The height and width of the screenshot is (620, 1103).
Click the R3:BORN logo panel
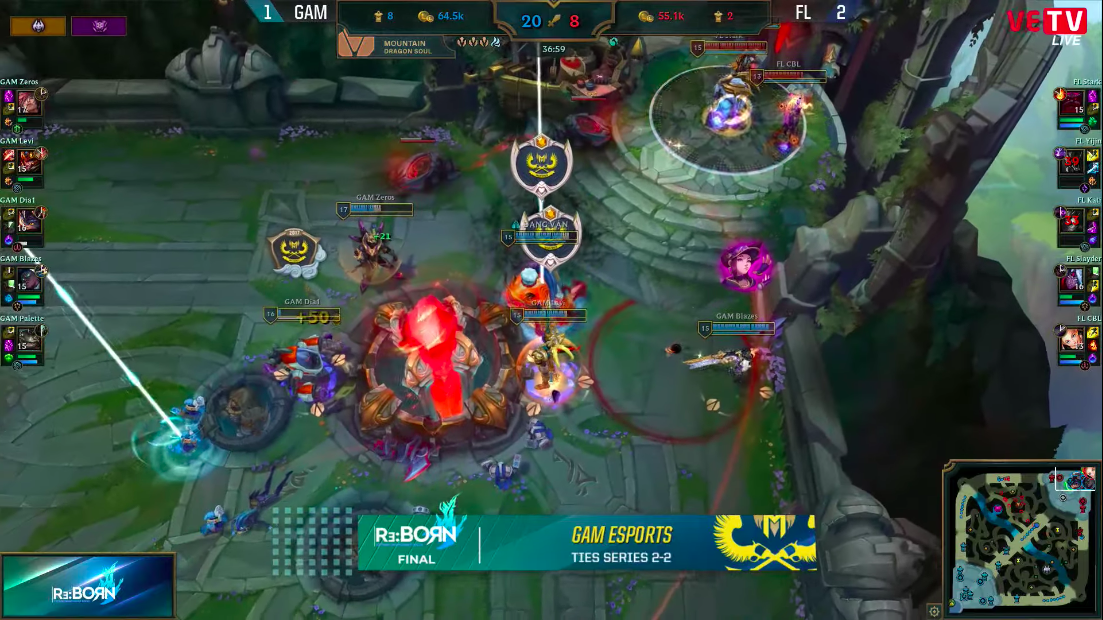click(88, 586)
